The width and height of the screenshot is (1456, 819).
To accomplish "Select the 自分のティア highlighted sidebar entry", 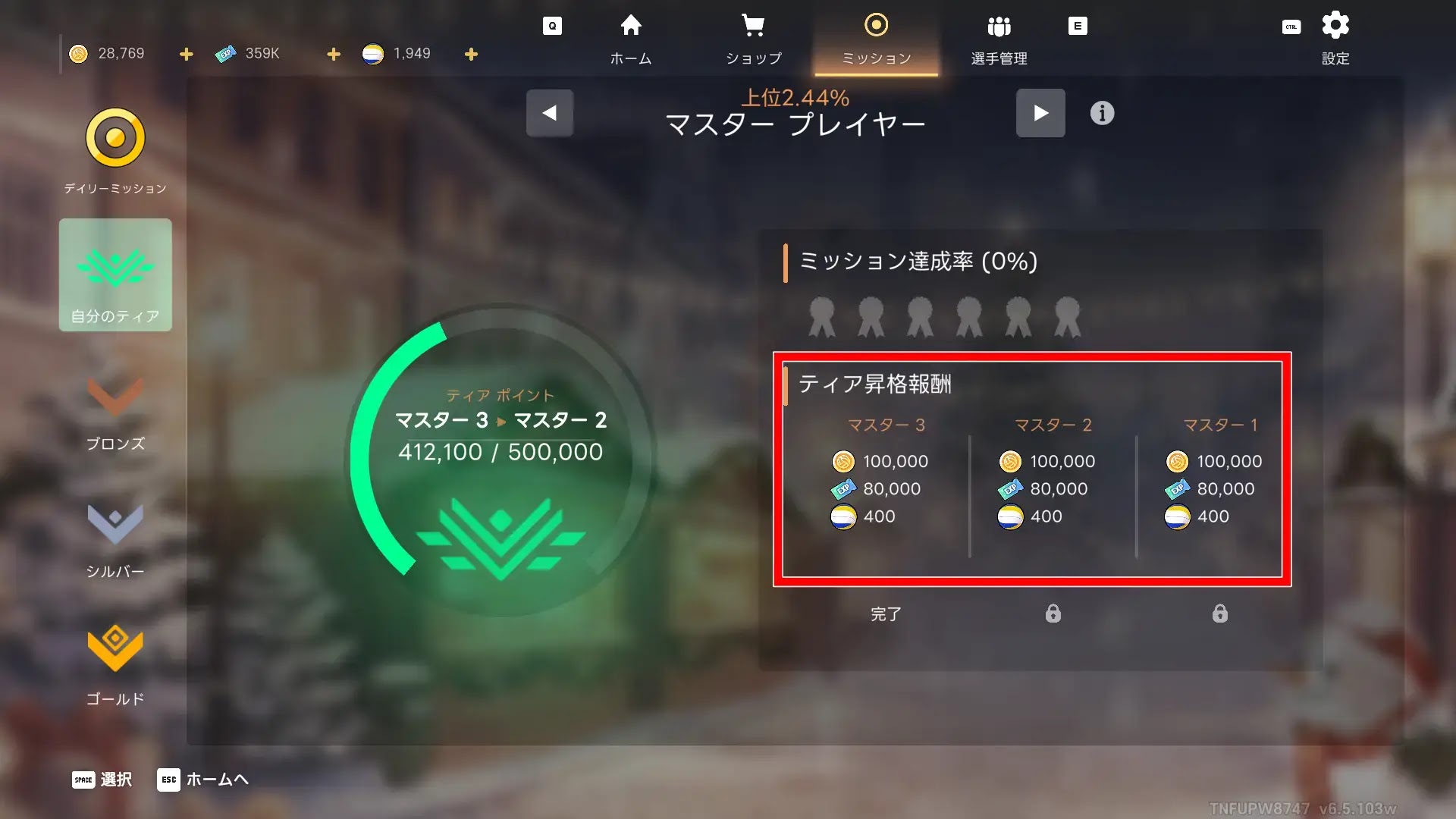I will click(x=115, y=275).
